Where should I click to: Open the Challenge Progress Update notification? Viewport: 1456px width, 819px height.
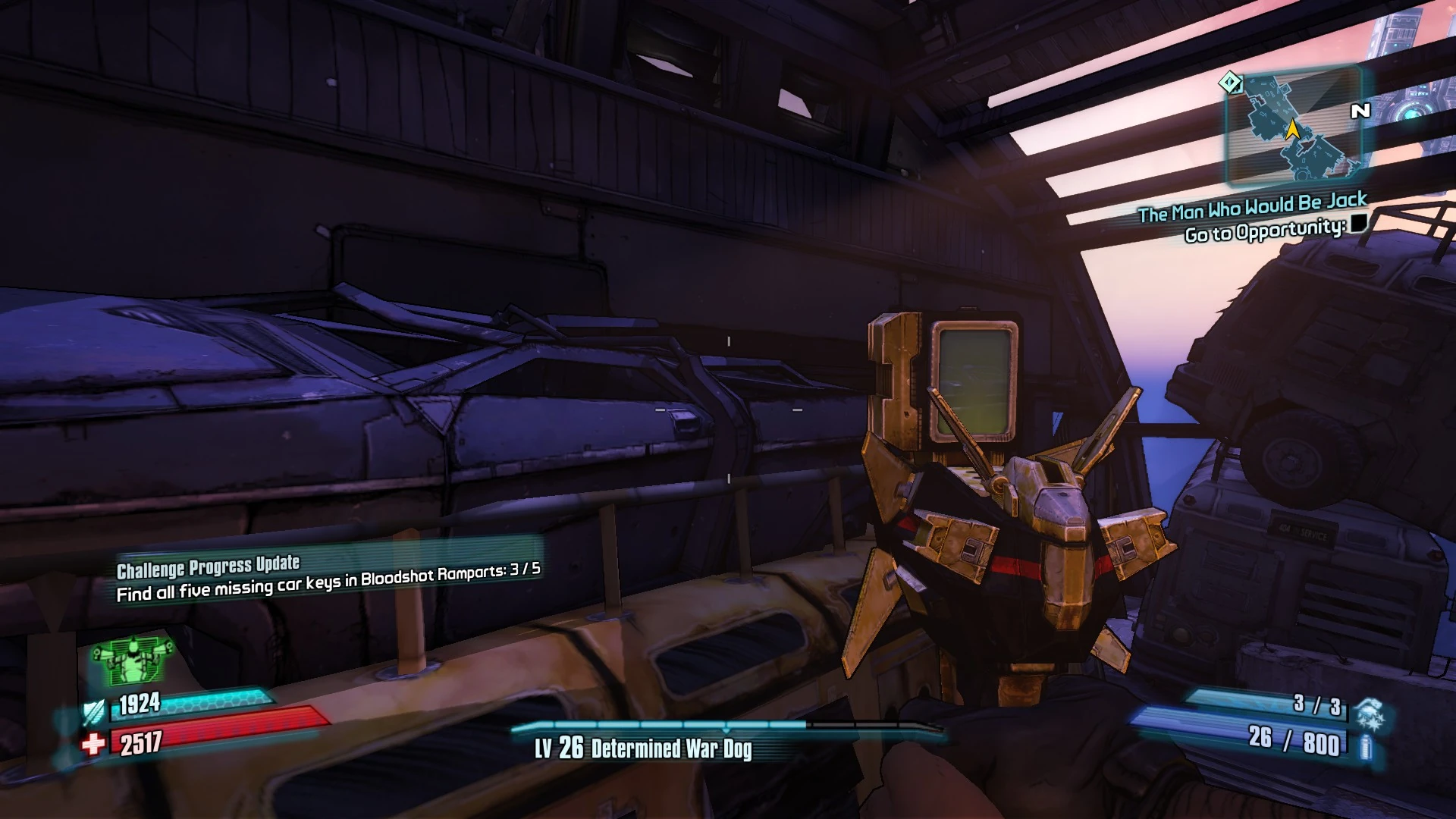[328, 576]
